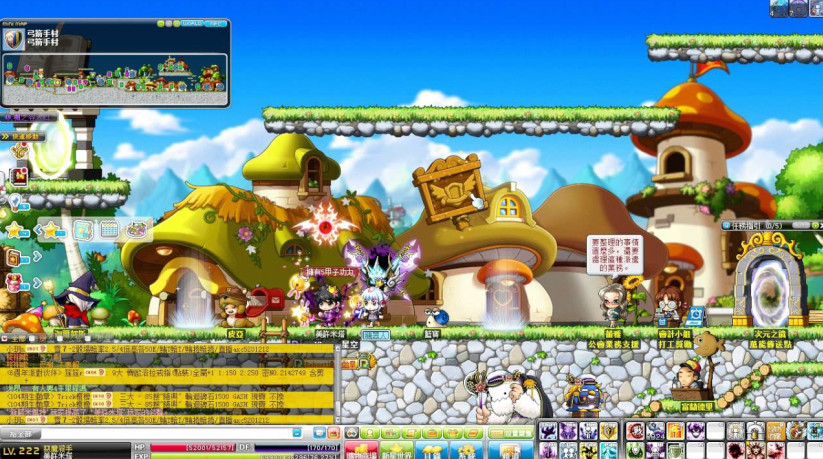Screen dimensions: 823x459
Task: Open the 新星世界 menu button
Action: tap(398, 451)
